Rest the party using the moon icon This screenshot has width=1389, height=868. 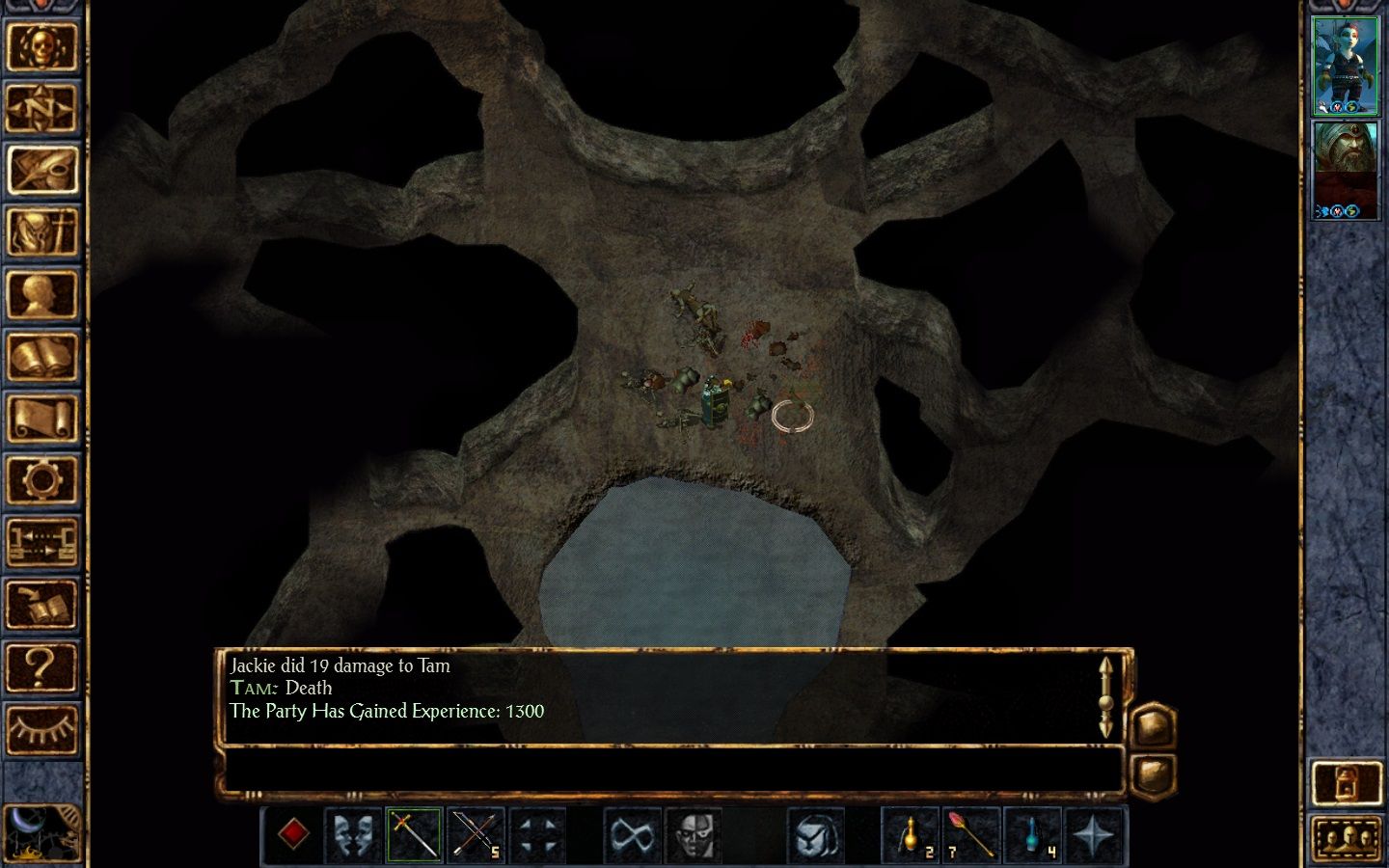pos(39,833)
